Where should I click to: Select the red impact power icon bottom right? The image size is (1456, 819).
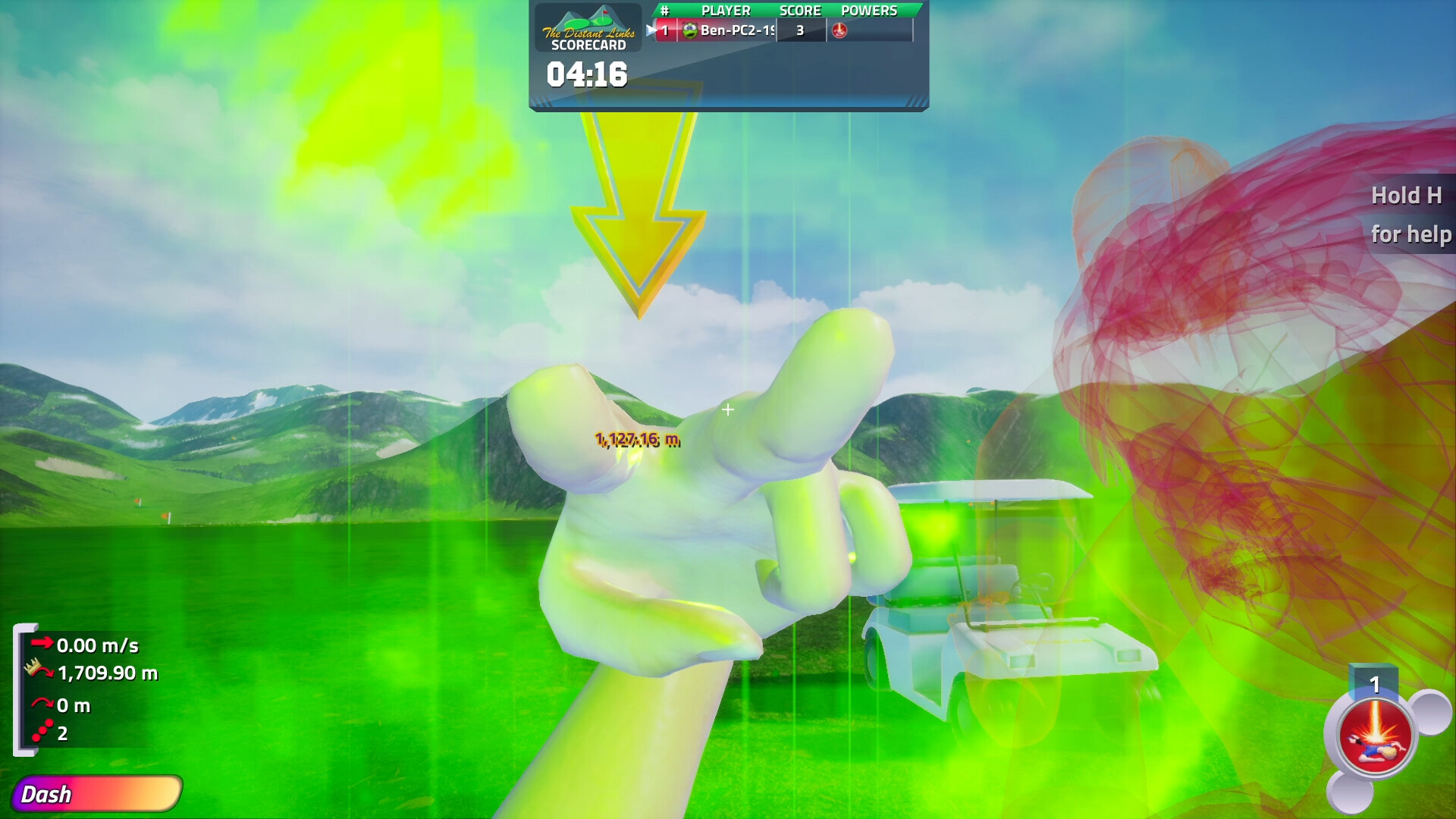[x=1376, y=734]
